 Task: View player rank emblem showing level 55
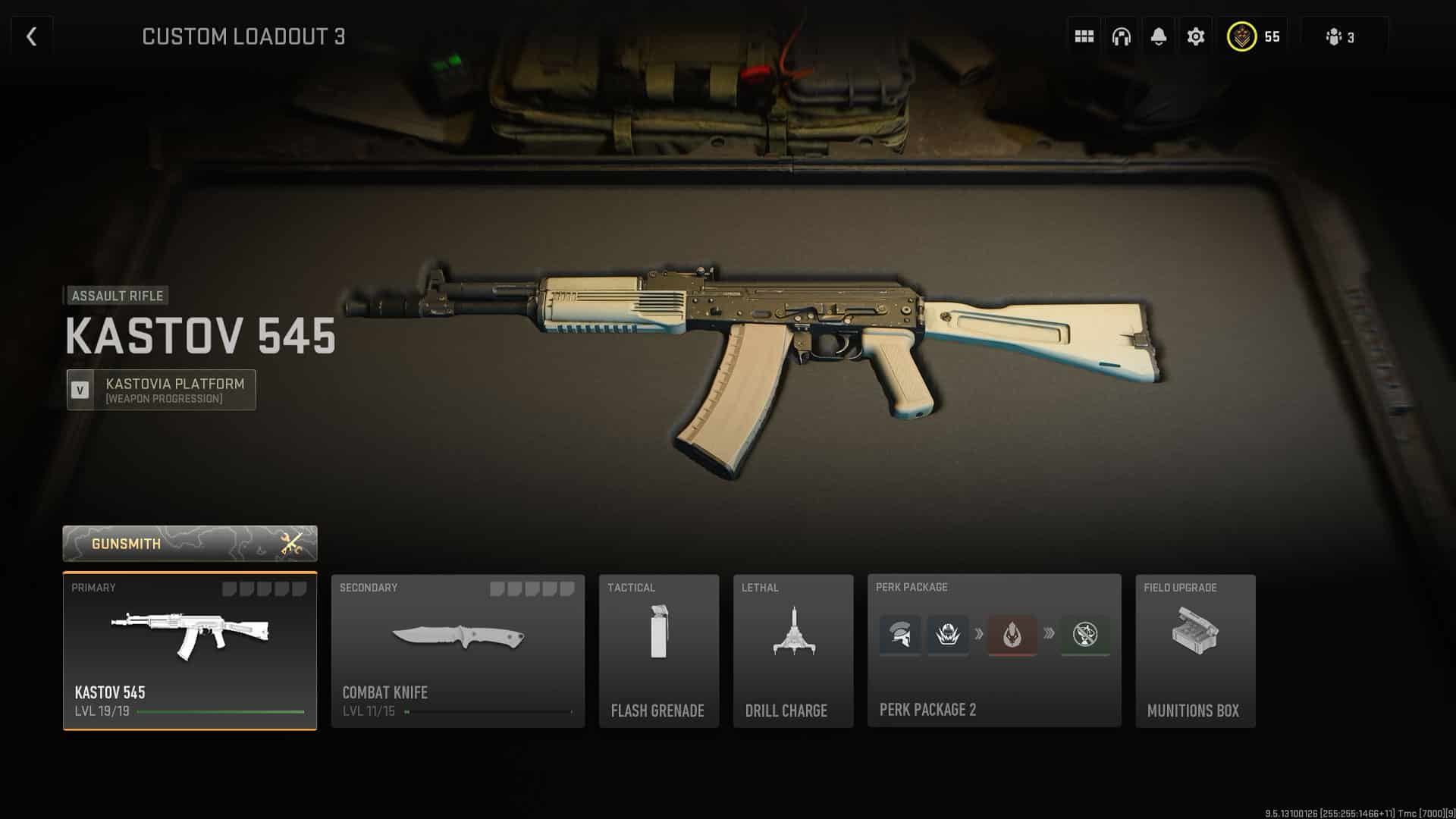coord(1243,36)
